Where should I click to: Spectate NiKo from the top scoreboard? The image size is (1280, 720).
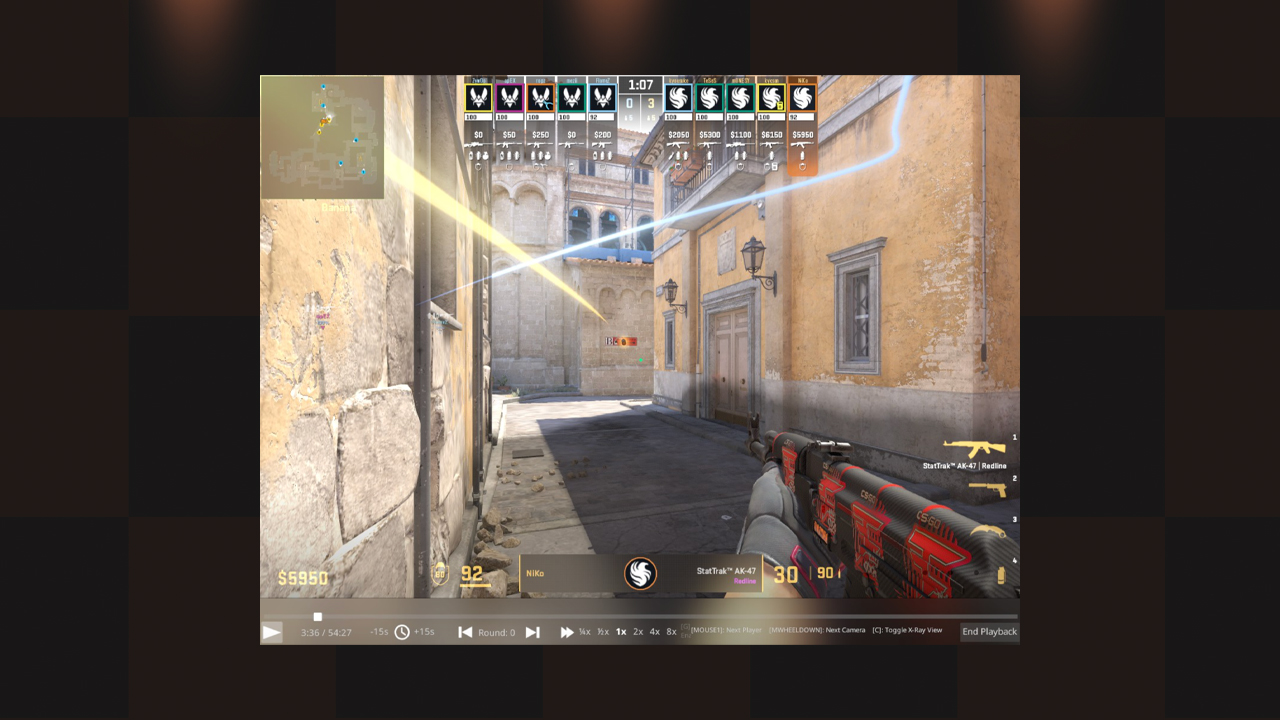[x=802, y=98]
